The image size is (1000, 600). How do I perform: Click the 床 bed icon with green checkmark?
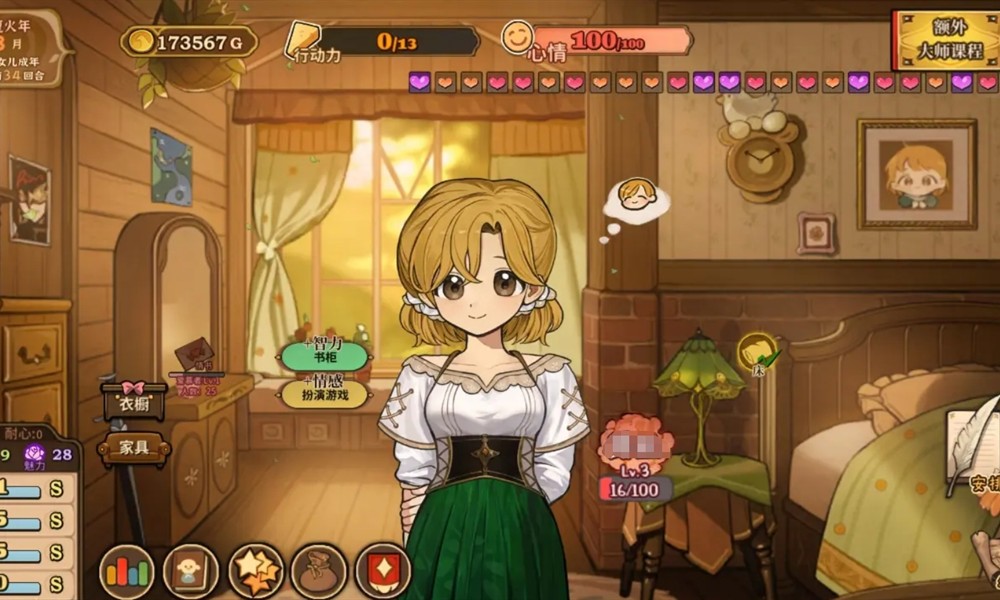pyautogui.click(x=759, y=353)
